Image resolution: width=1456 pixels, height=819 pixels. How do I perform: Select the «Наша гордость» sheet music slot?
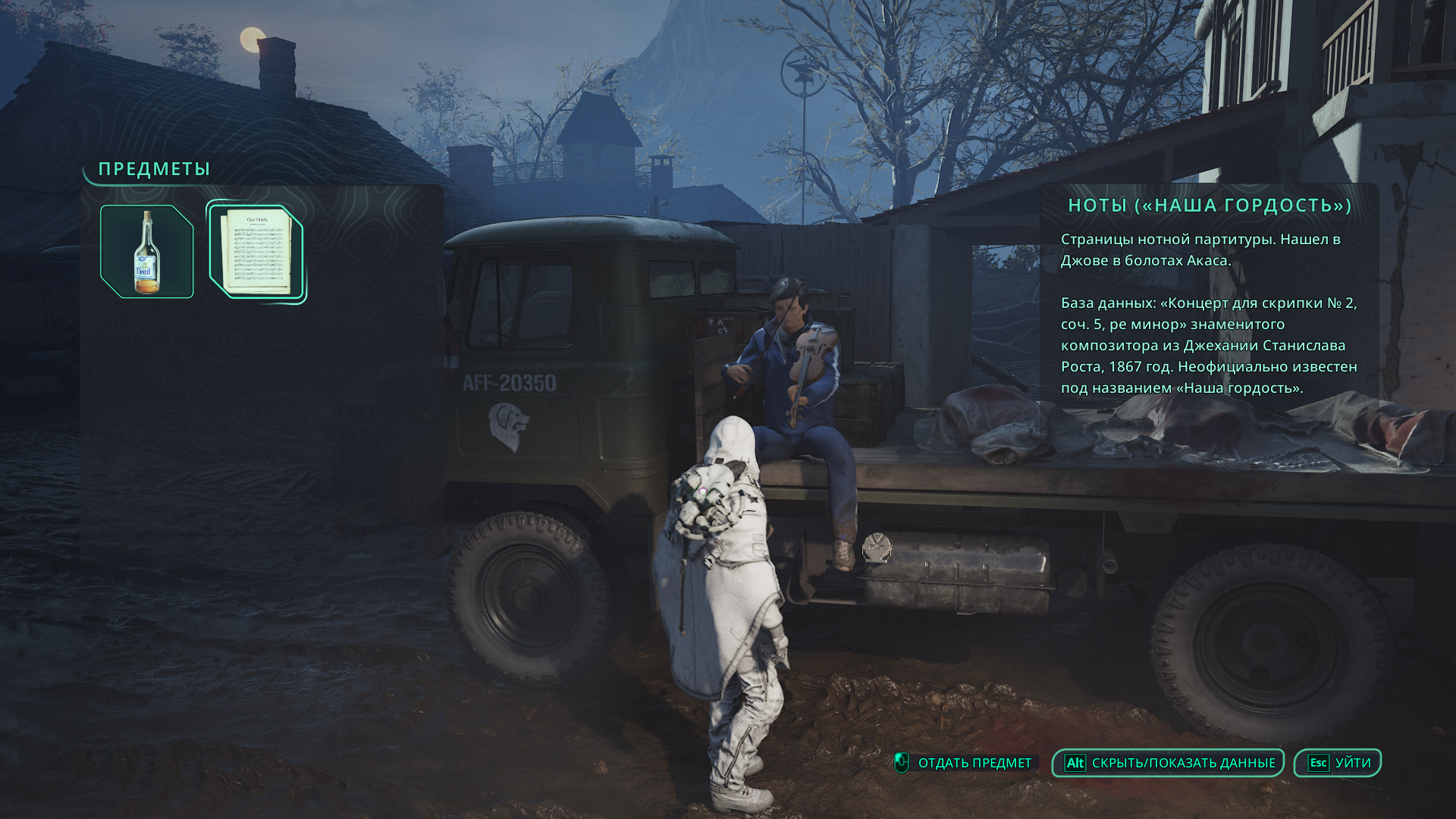tap(256, 253)
